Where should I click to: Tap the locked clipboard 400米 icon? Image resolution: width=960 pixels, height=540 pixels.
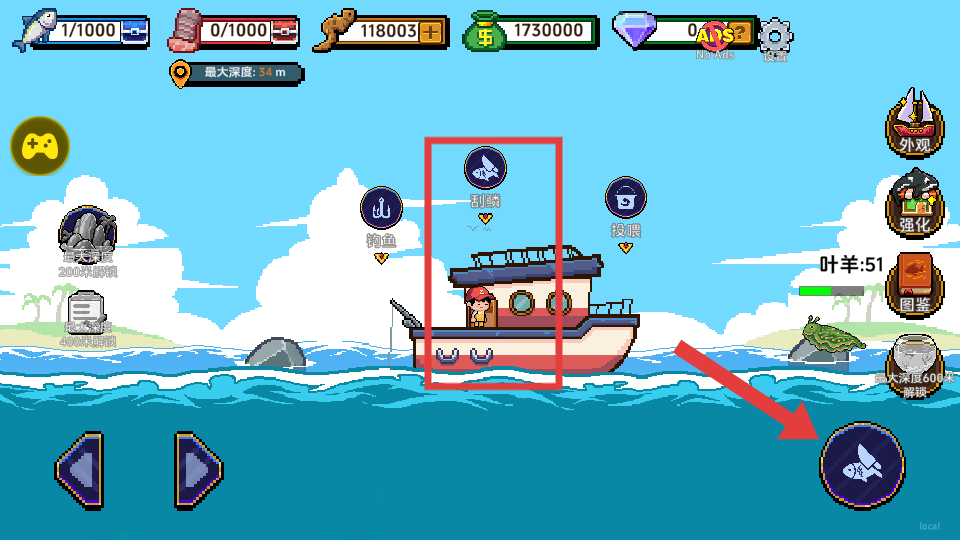[x=88, y=315]
